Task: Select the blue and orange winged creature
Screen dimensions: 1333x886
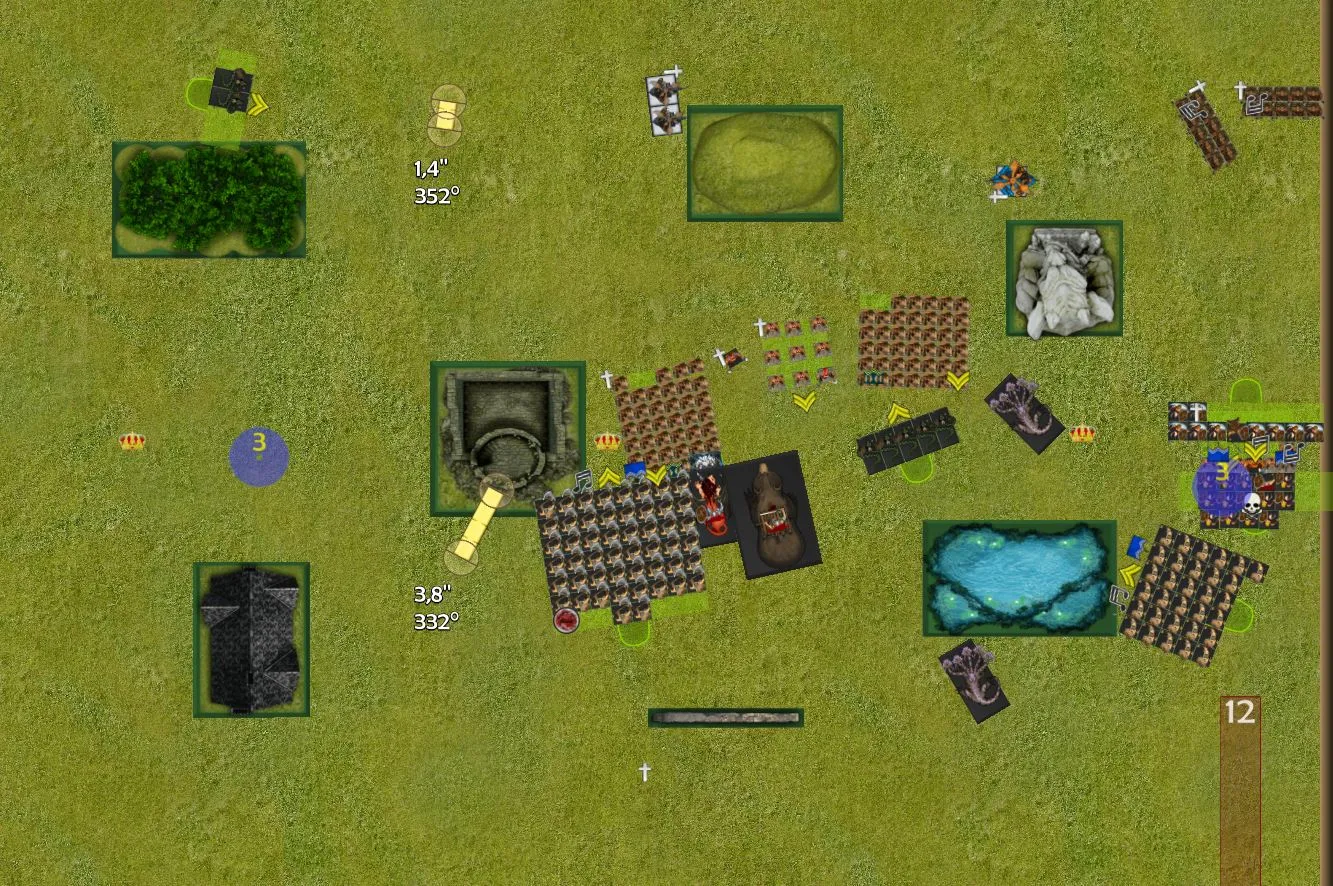Action: pyautogui.click(x=1012, y=180)
